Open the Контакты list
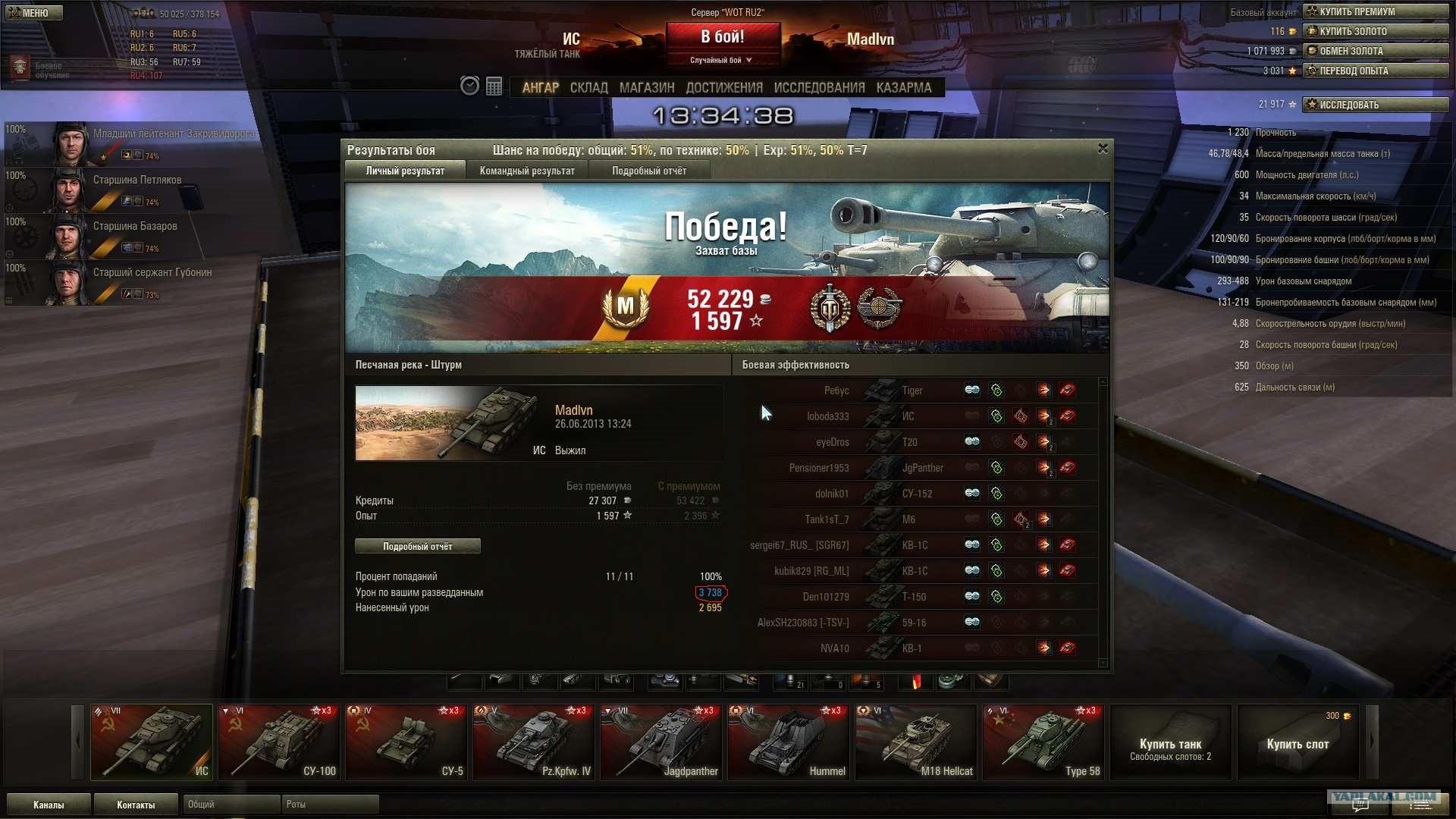1456x819 pixels. tap(136, 805)
